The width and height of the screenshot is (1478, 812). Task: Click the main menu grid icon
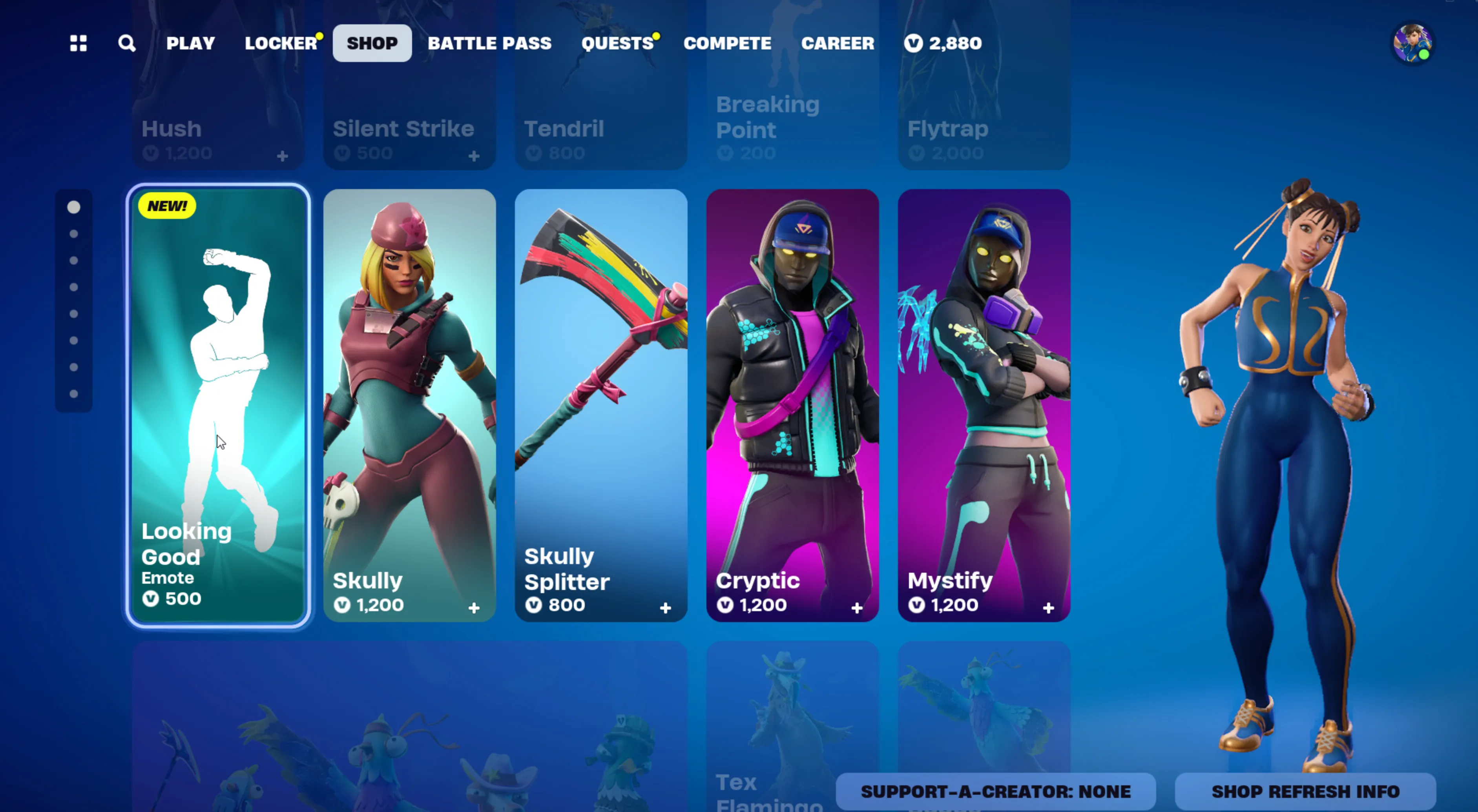click(x=78, y=43)
